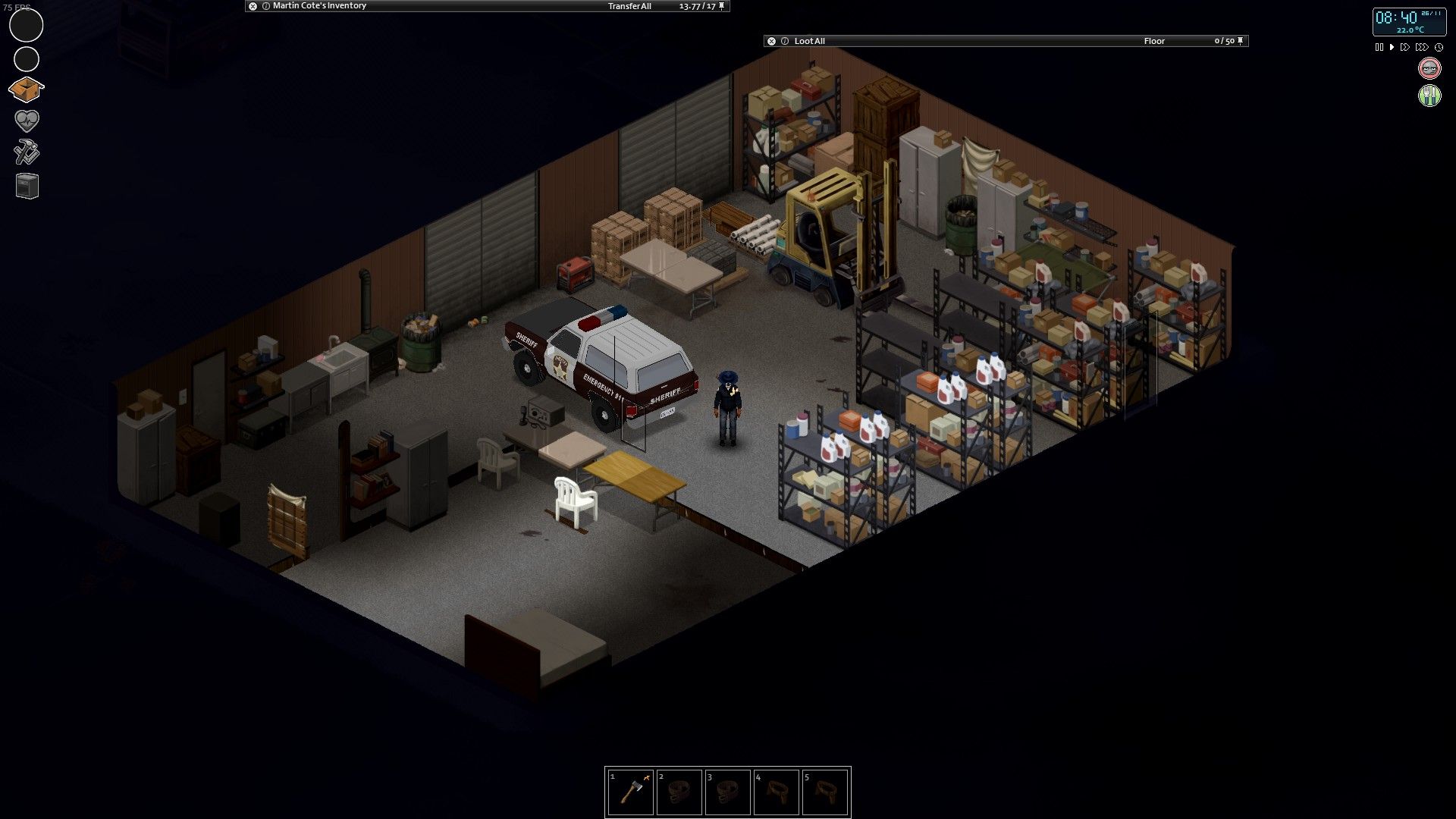Click the fork and knife moodle

point(1429,96)
